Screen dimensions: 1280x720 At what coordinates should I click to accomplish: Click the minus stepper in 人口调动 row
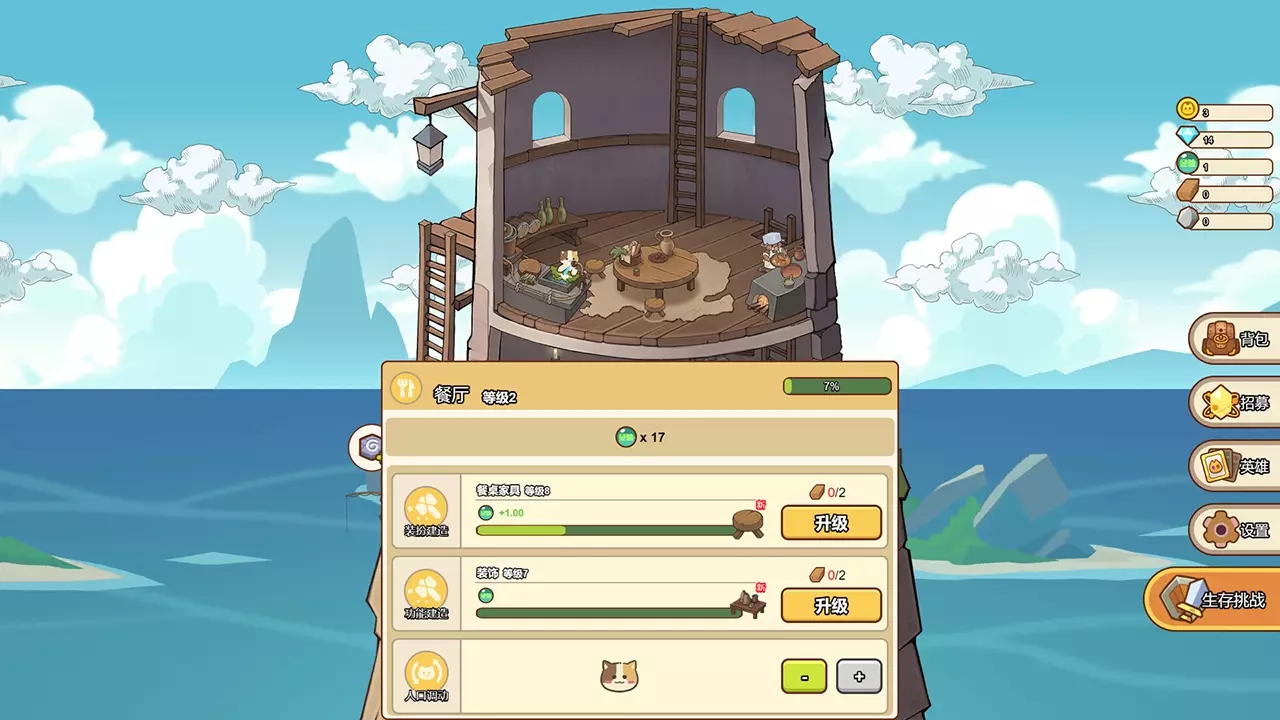[805, 677]
